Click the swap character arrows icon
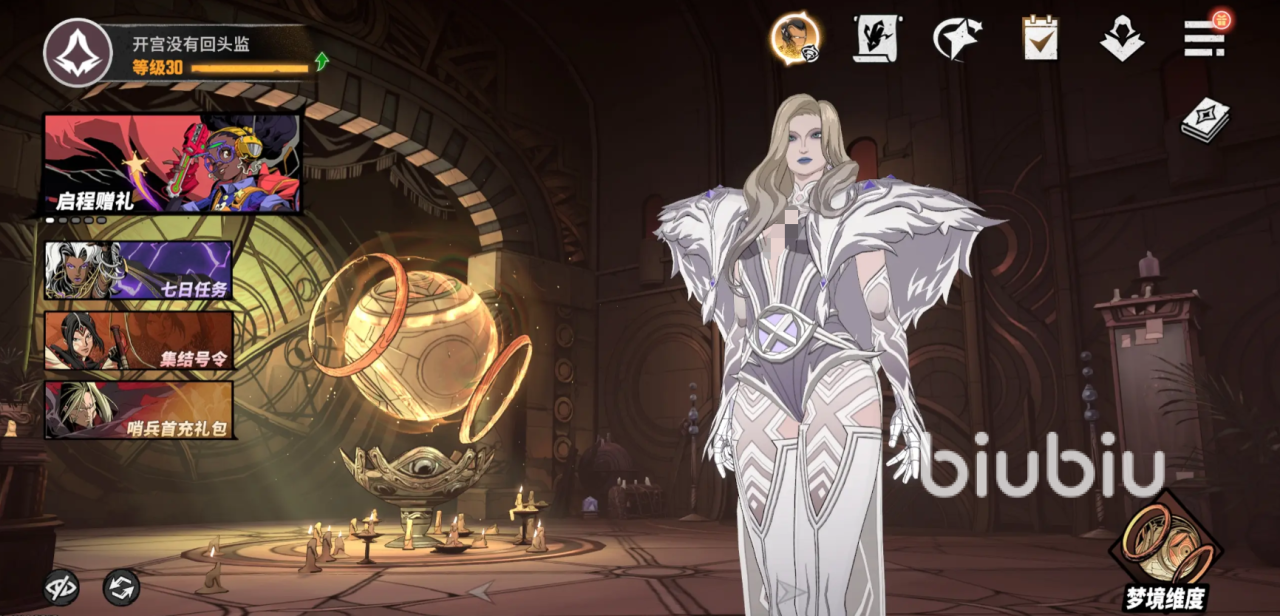This screenshot has height=616, width=1280. 122,587
